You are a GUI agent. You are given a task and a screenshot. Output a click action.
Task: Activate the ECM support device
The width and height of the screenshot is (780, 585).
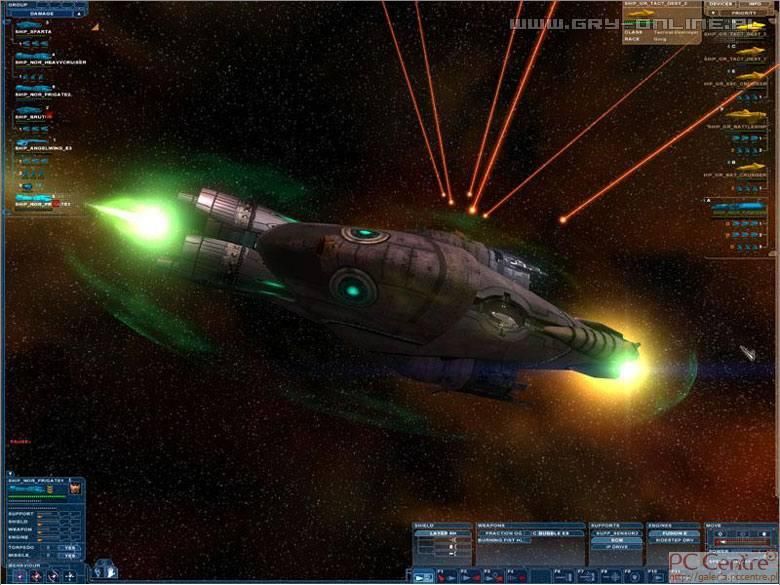pos(616,540)
